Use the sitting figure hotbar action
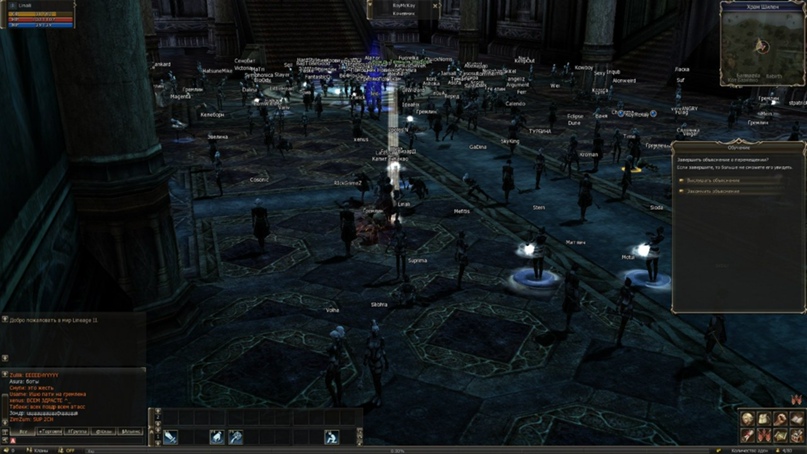807x454 pixels. click(x=331, y=437)
